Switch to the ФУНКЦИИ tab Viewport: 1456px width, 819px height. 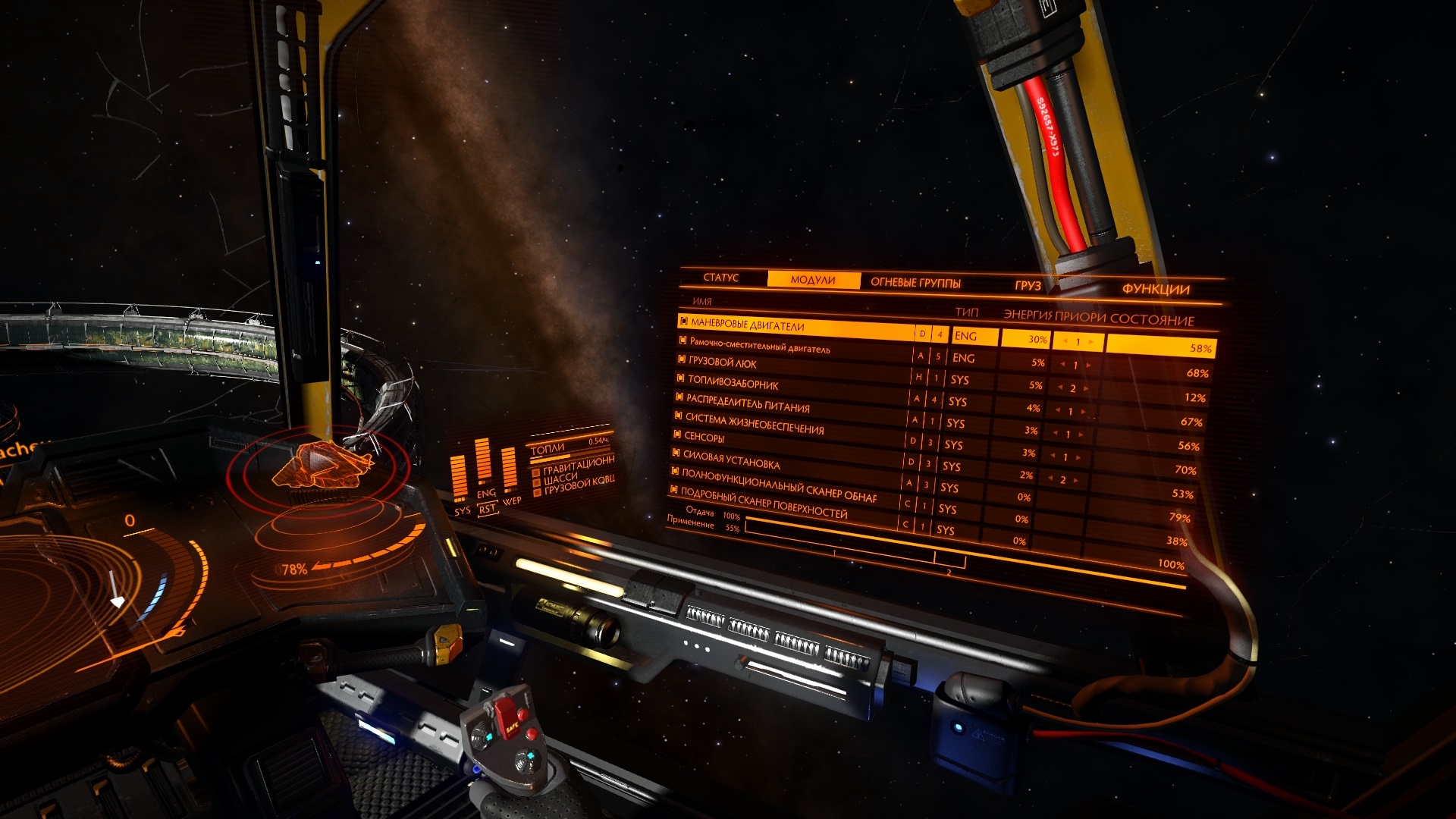point(1156,289)
